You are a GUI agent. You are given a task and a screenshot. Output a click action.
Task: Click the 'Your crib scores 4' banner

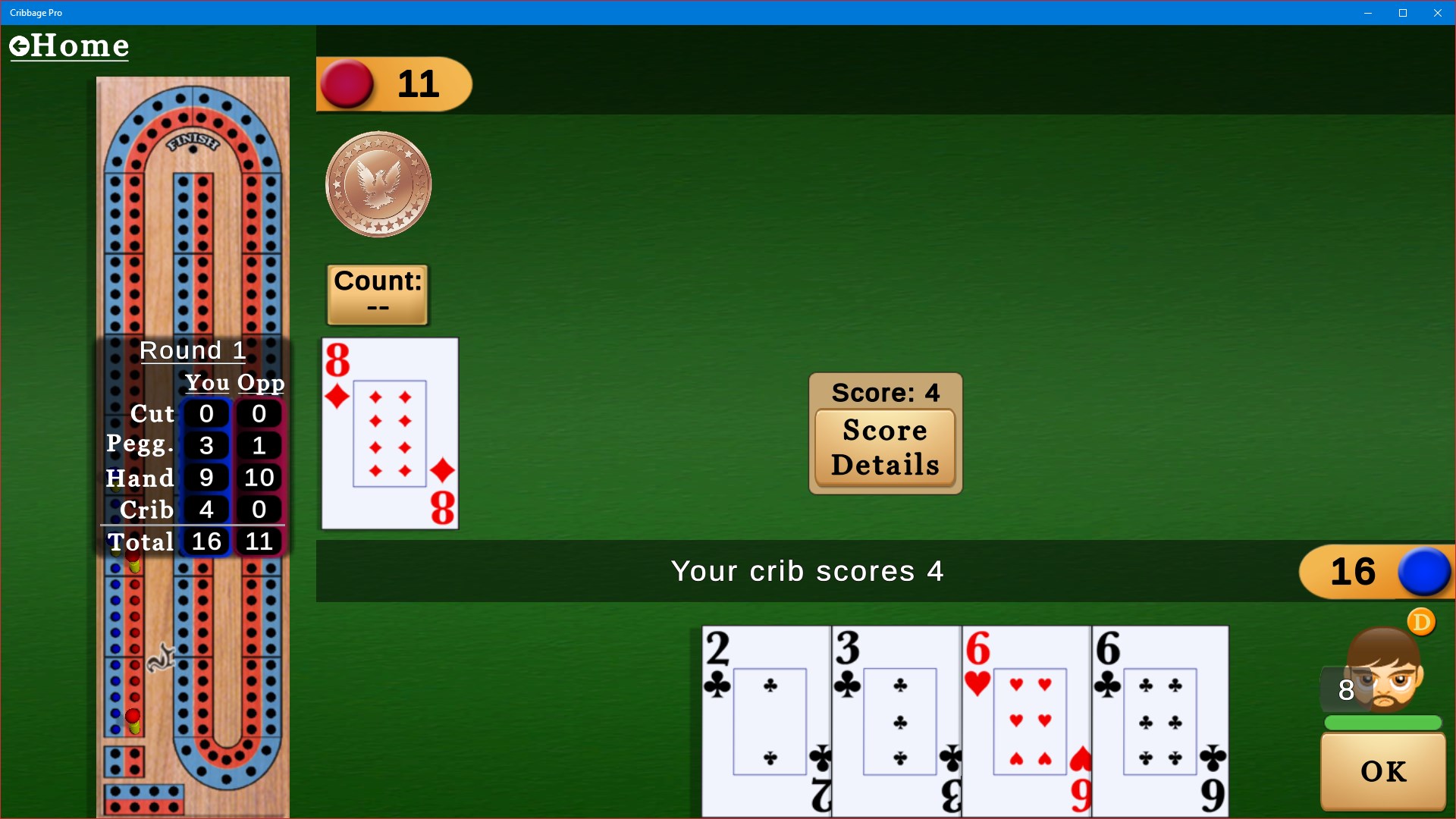(x=808, y=571)
